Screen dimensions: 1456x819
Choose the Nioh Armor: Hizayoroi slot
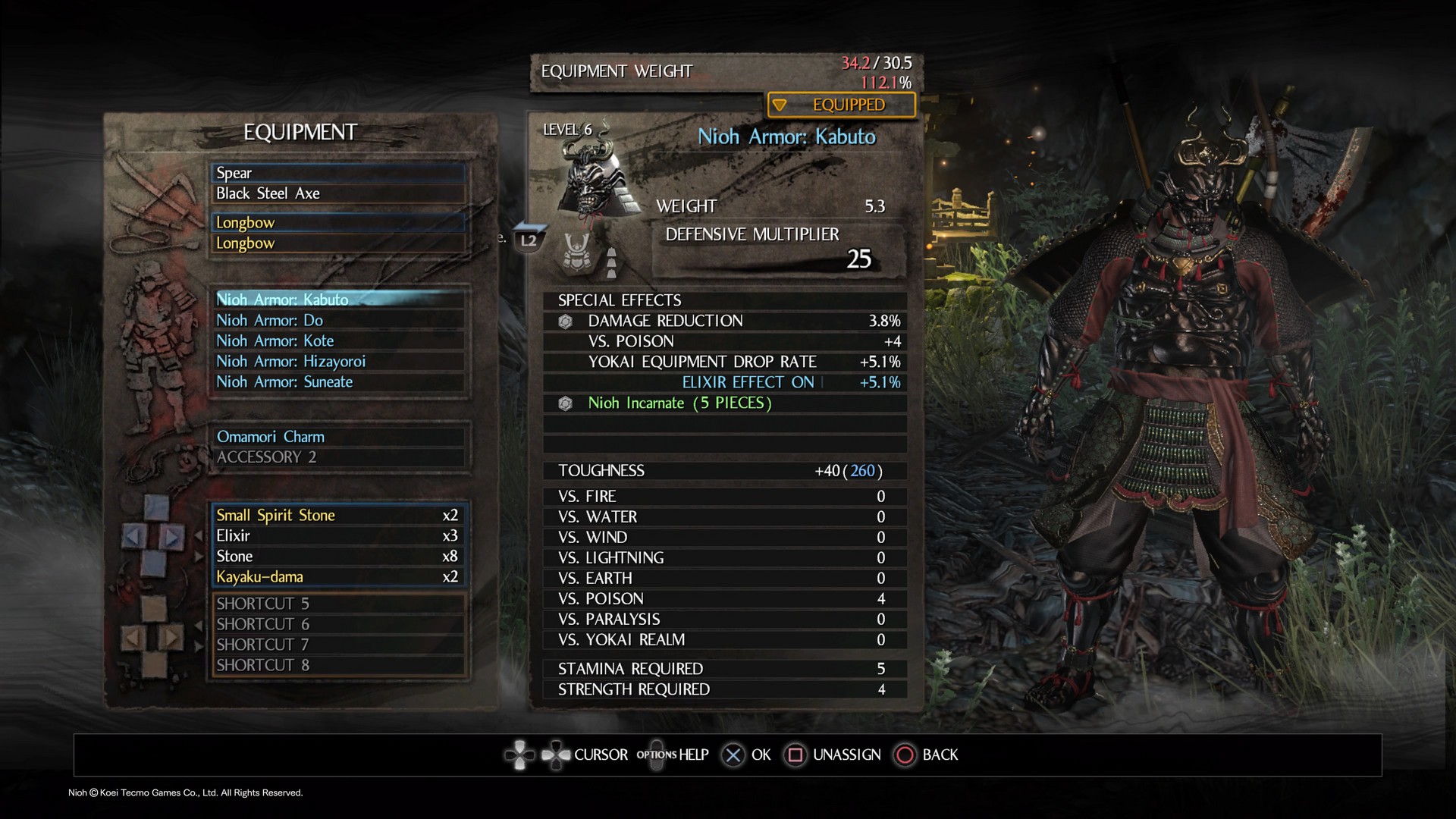tap(338, 361)
